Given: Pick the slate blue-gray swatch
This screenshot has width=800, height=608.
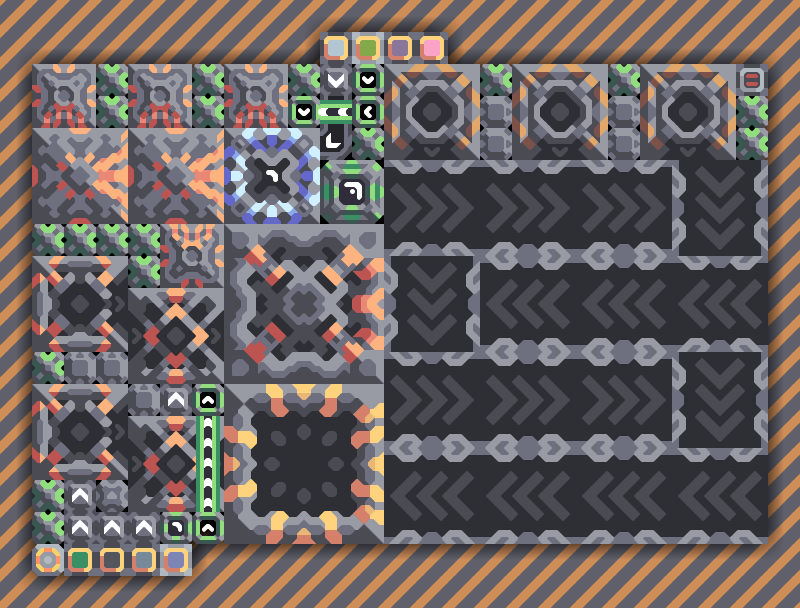Looking at the screenshot, I should [x=144, y=560].
